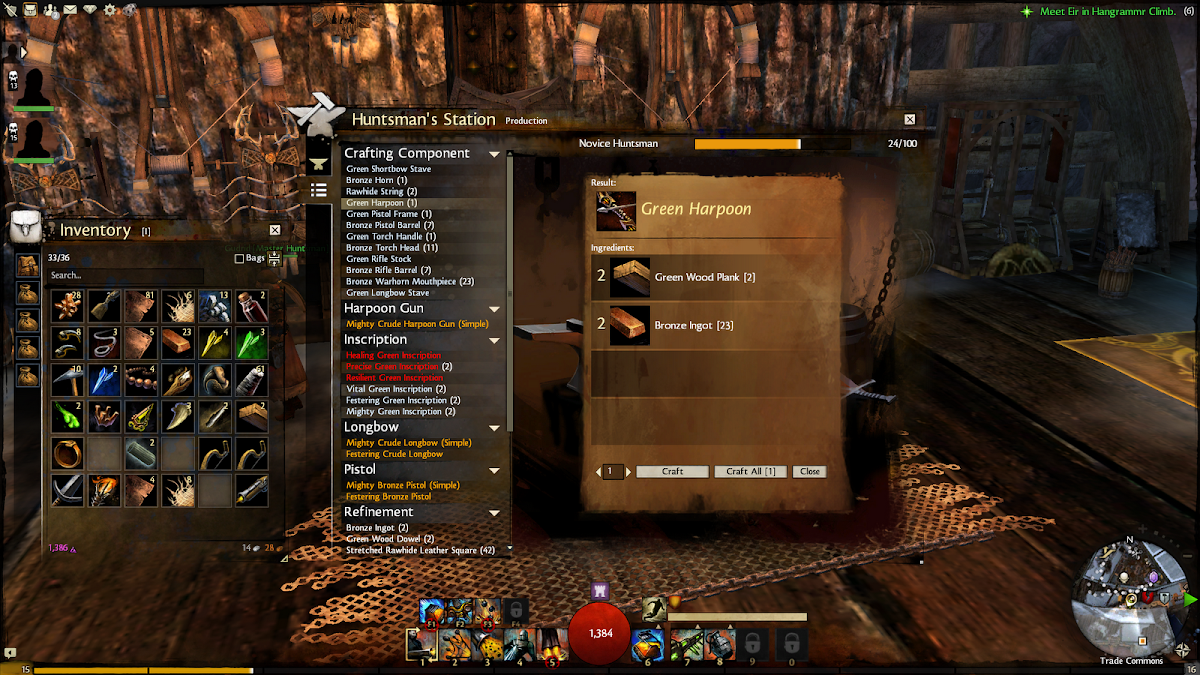Screen dimensions: 1200x675
Task: Close the Inventory window
Action: (275, 230)
